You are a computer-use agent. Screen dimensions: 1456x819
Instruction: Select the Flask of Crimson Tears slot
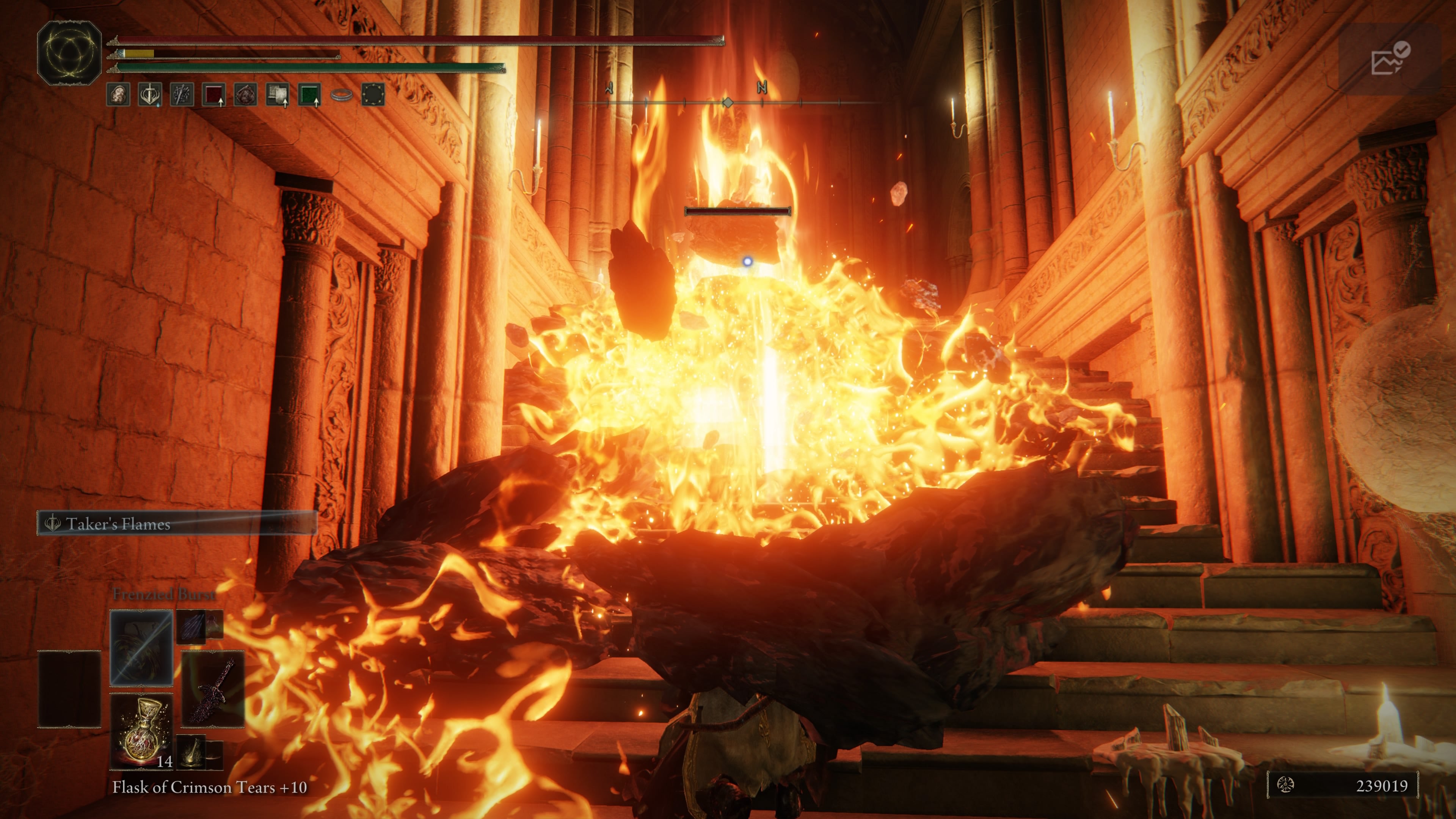(x=141, y=731)
